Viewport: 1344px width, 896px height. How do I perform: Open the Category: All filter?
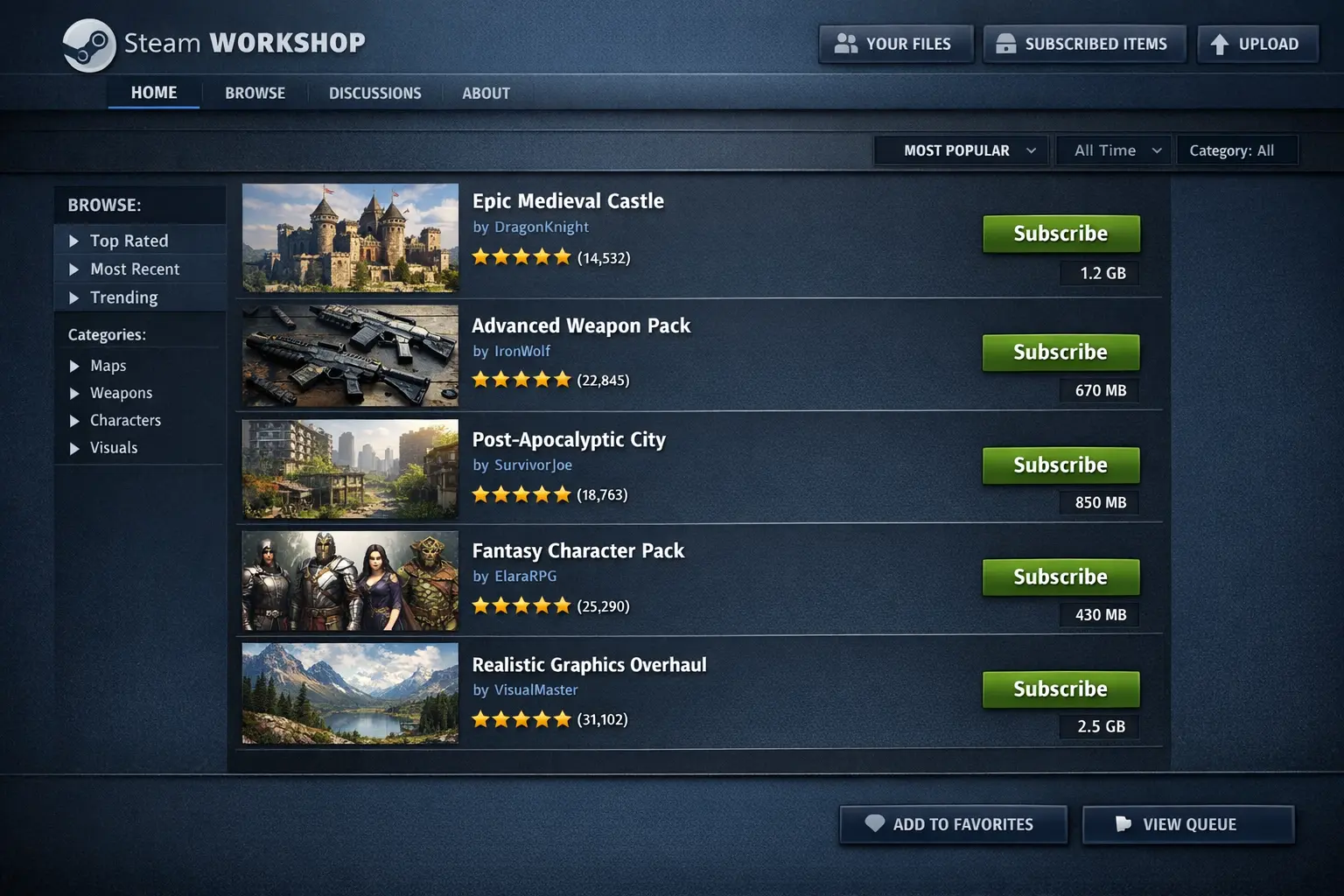1237,150
